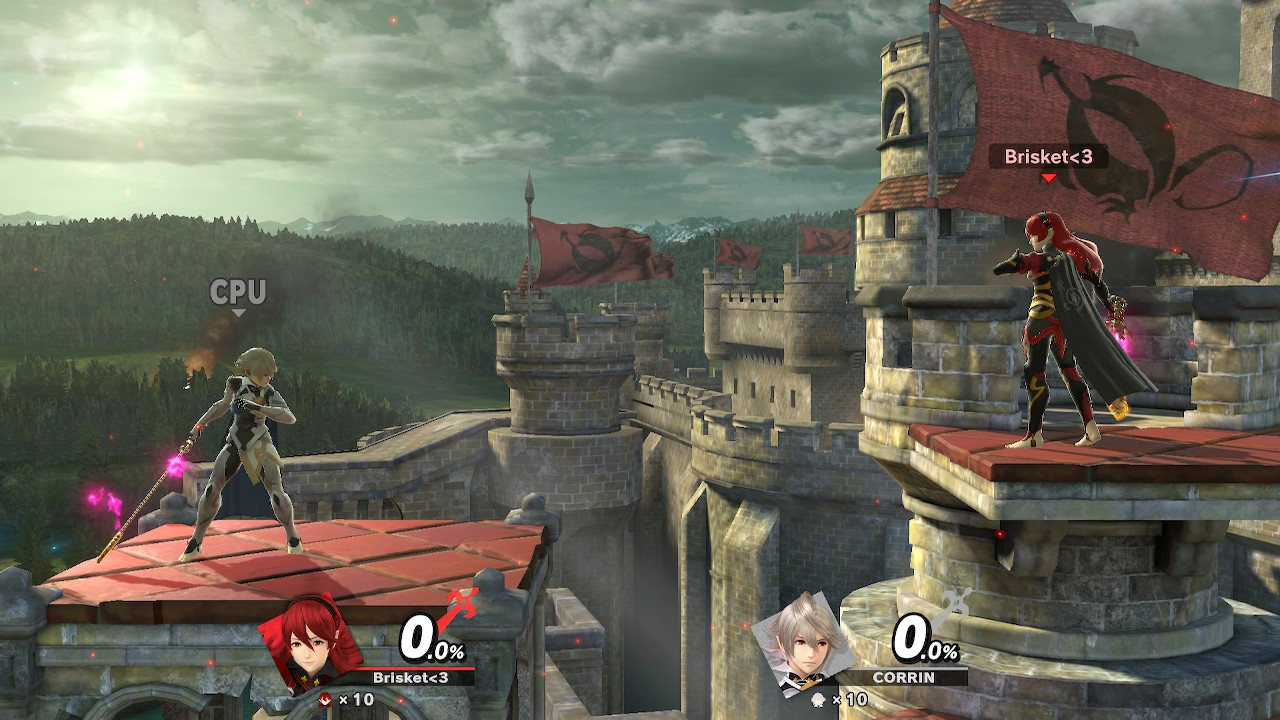Select the red Fire Emblem crest by Brisket<3's damage
Viewport: 1280px width, 720px height.
459,603
